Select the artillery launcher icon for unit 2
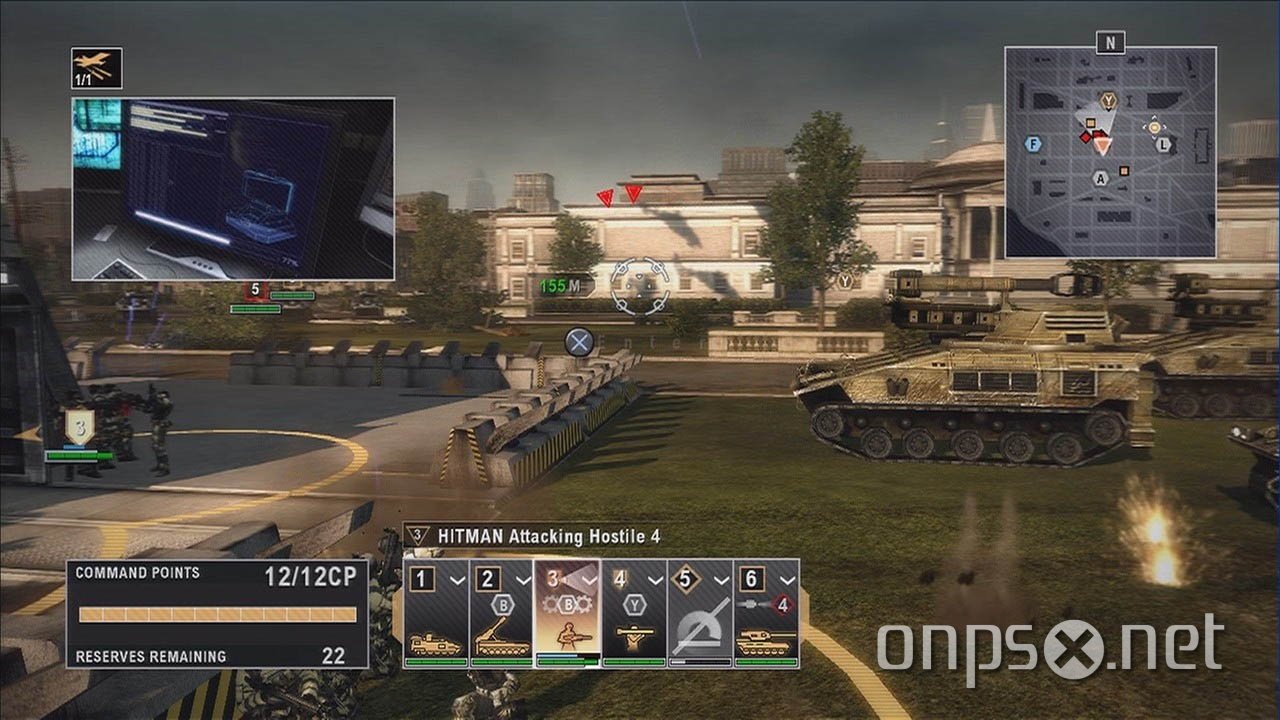1280x720 pixels. 500,635
